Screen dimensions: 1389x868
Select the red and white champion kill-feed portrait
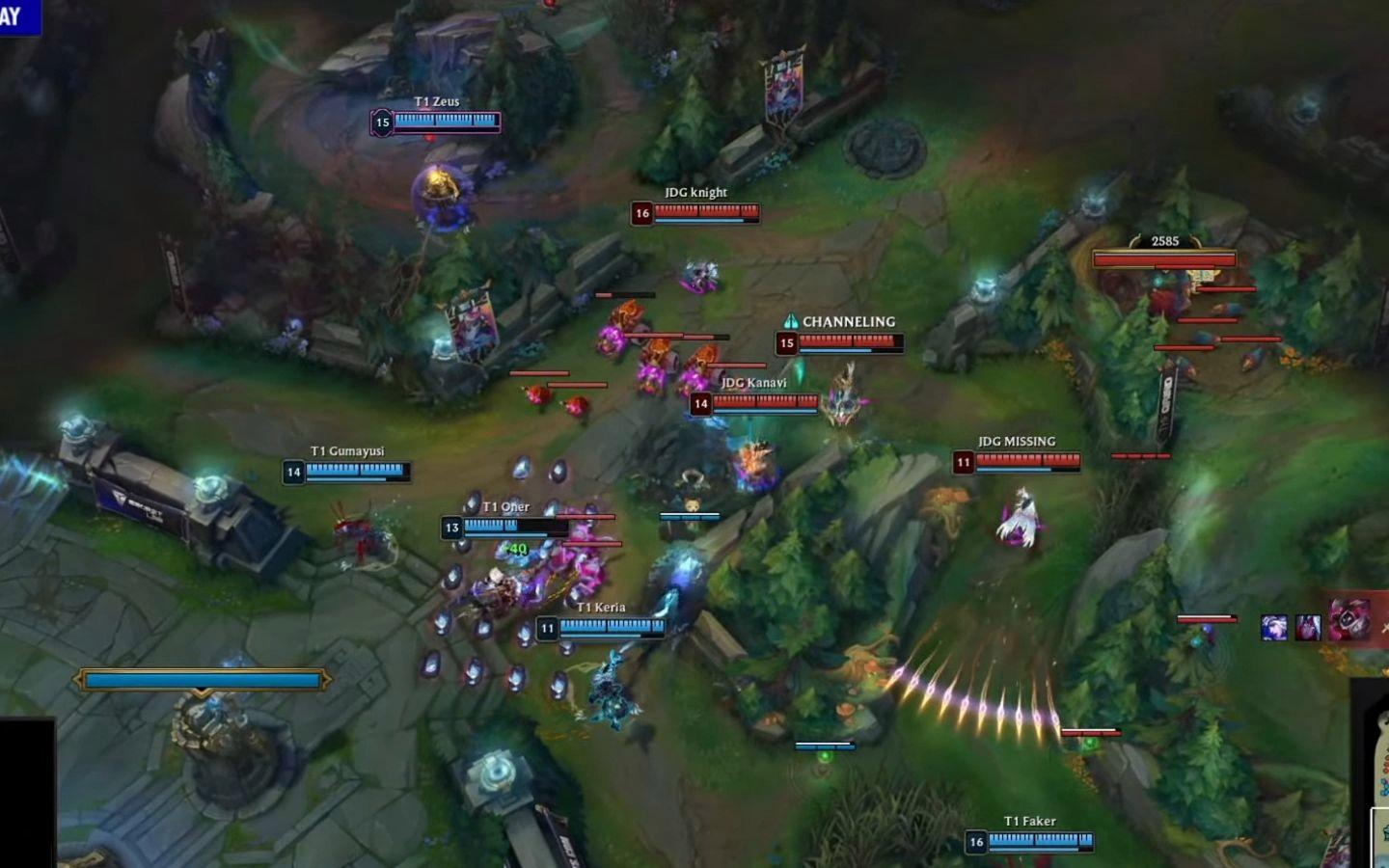tap(1308, 628)
